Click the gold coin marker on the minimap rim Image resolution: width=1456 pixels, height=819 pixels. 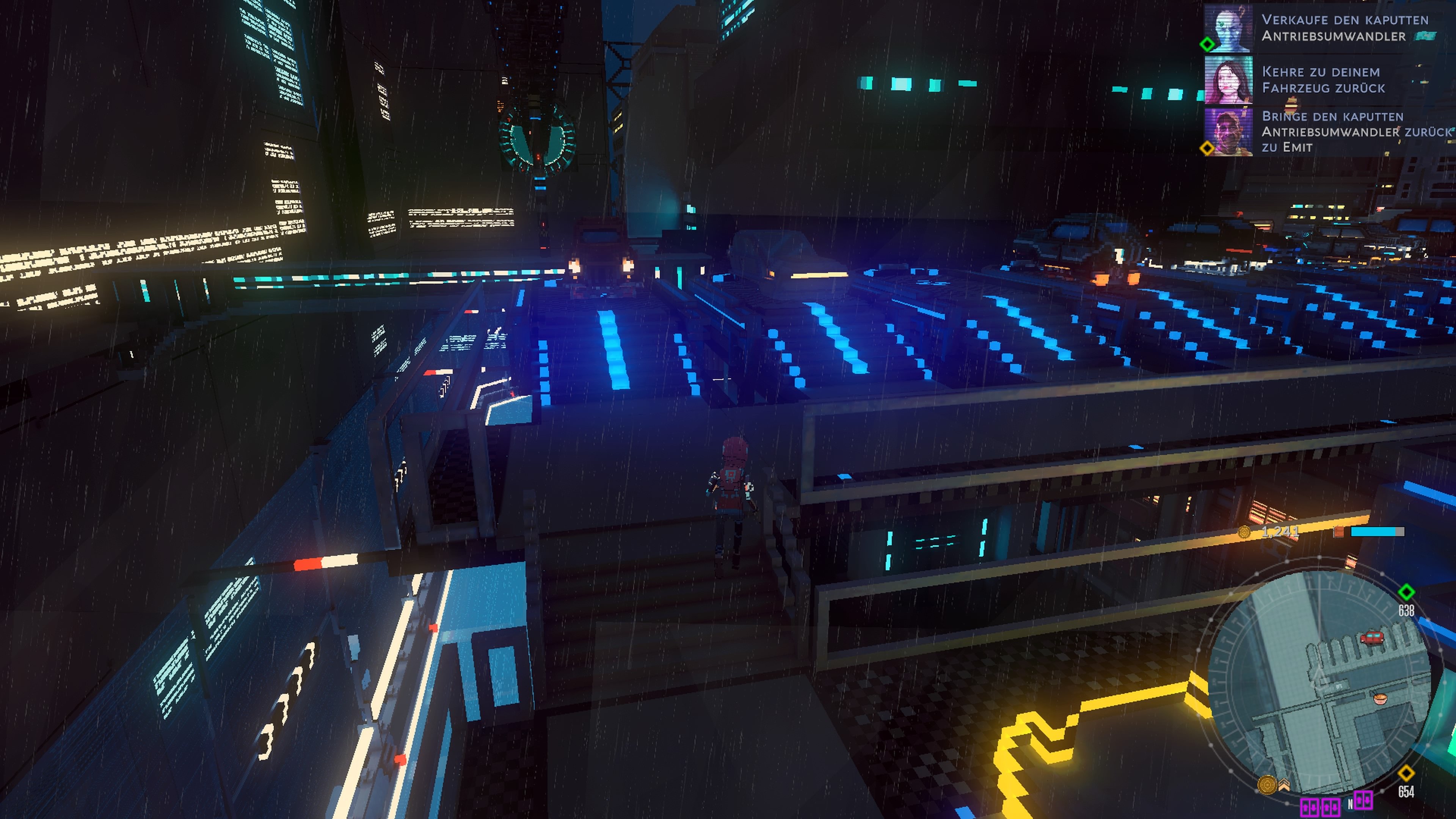[x=1267, y=784]
